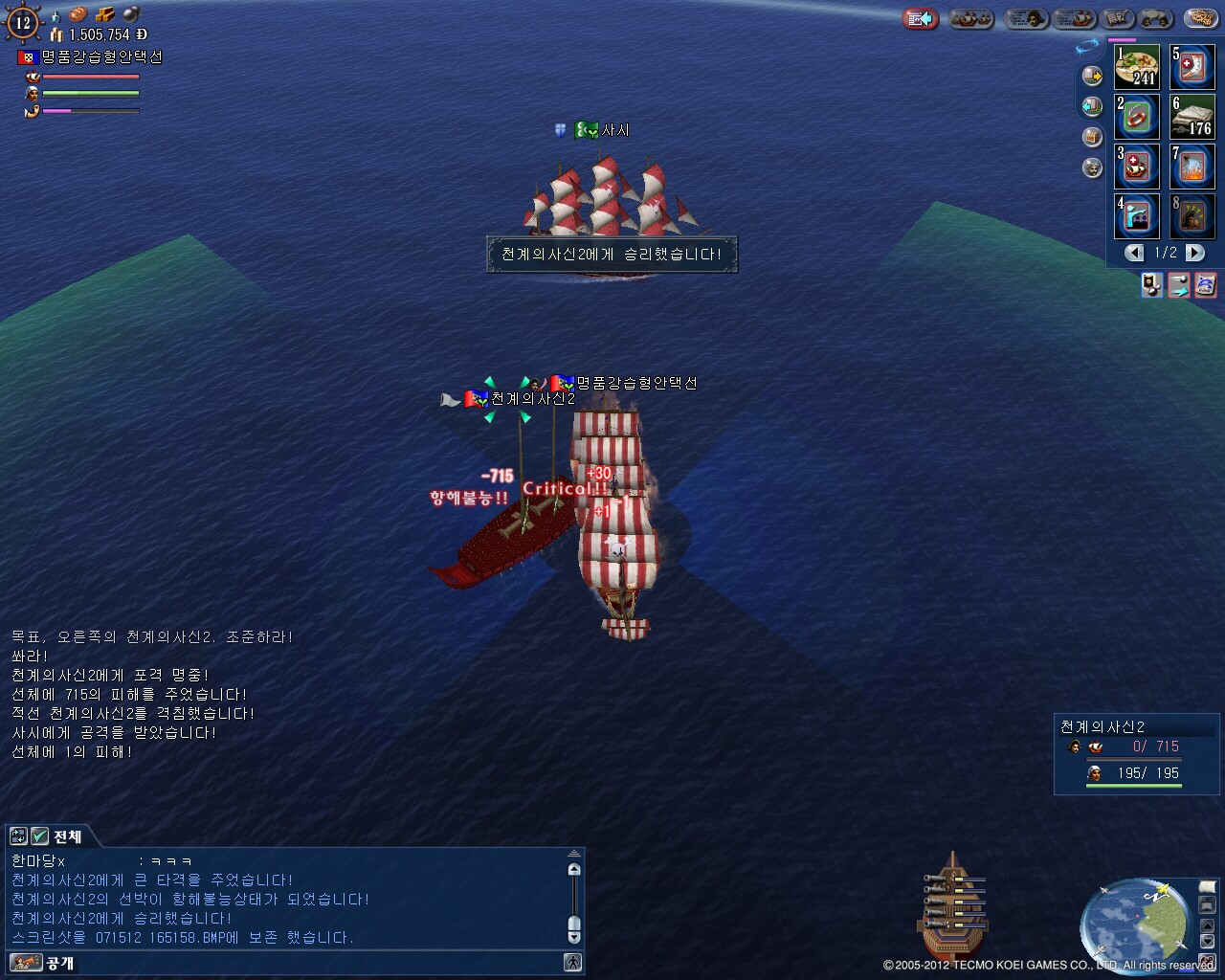Activate the fire-extinguishing skill in slot 7
This screenshot has width=1225, height=980.
click(x=1192, y=167)
